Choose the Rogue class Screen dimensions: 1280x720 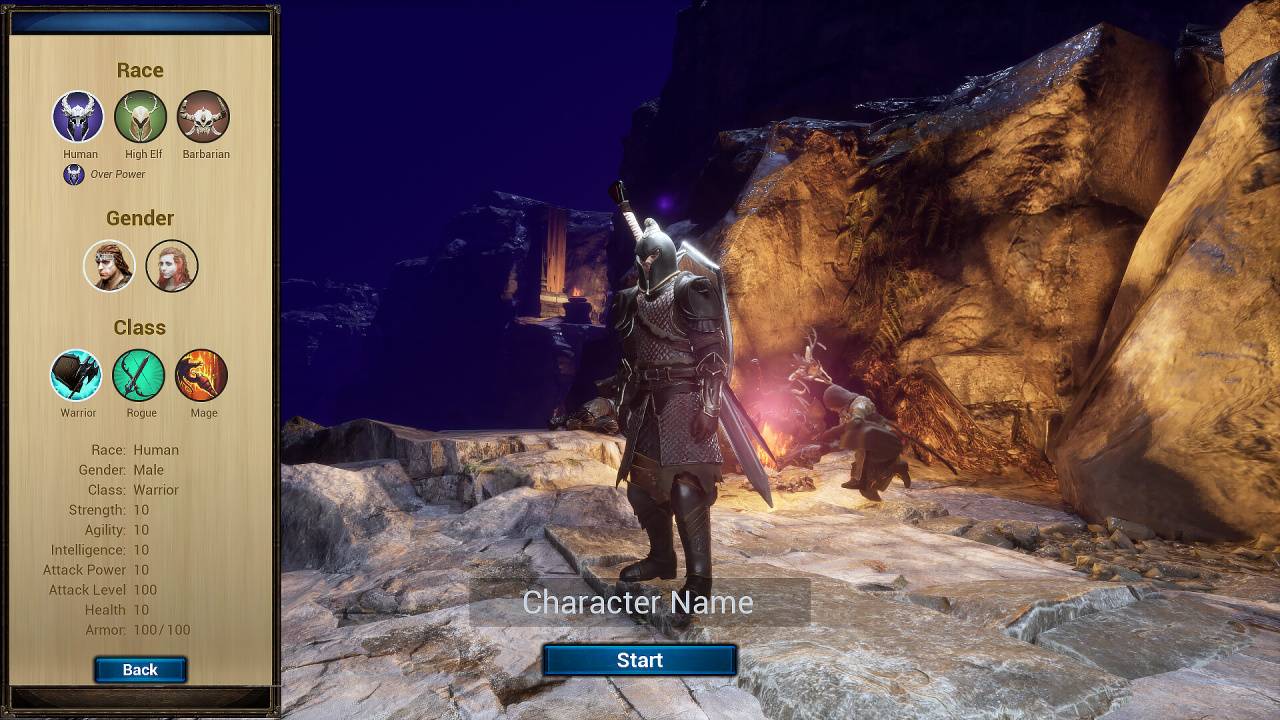139,375
